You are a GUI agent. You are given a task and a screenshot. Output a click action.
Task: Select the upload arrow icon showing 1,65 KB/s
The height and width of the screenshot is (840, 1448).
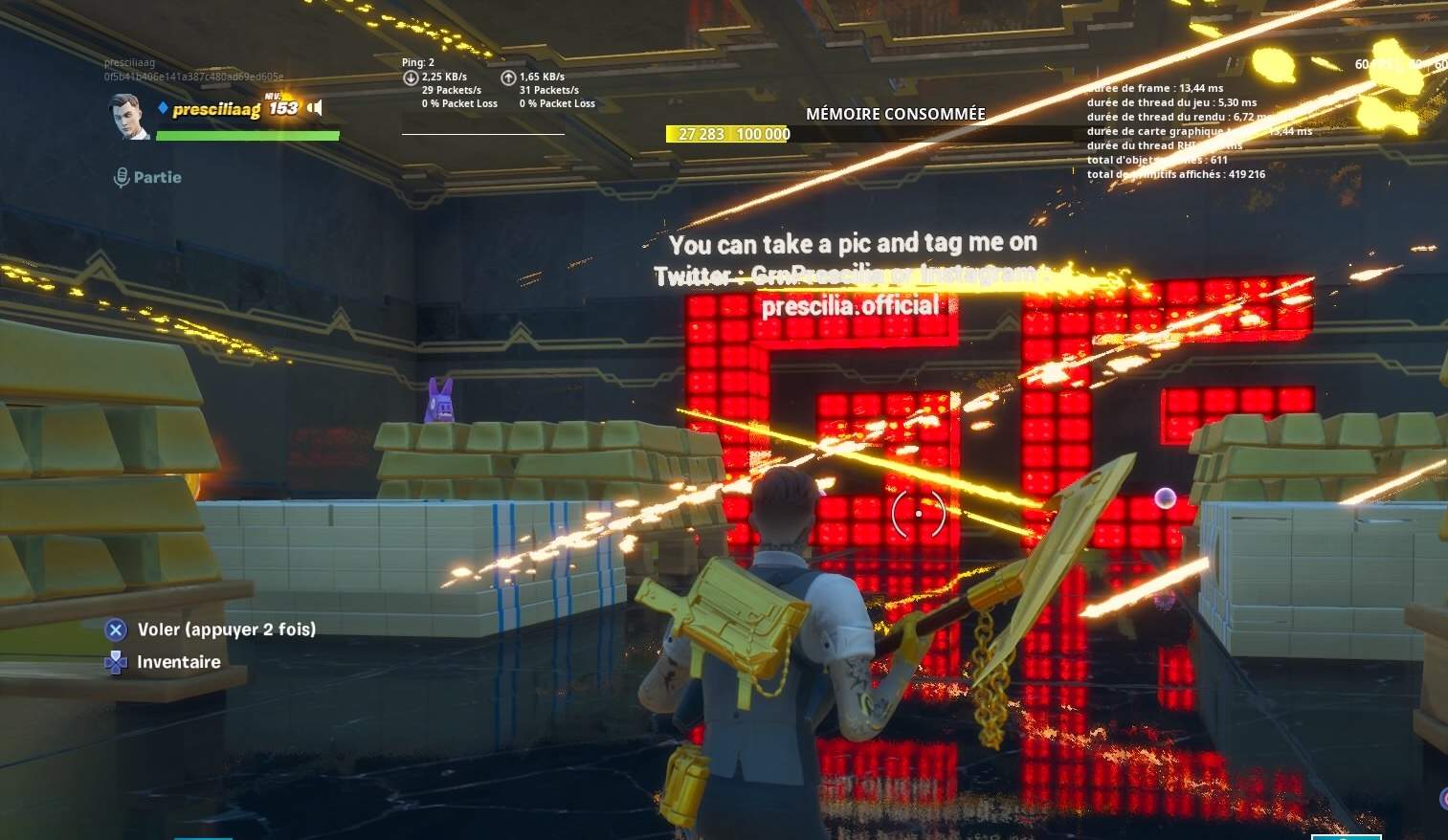[x=507, y=77]
